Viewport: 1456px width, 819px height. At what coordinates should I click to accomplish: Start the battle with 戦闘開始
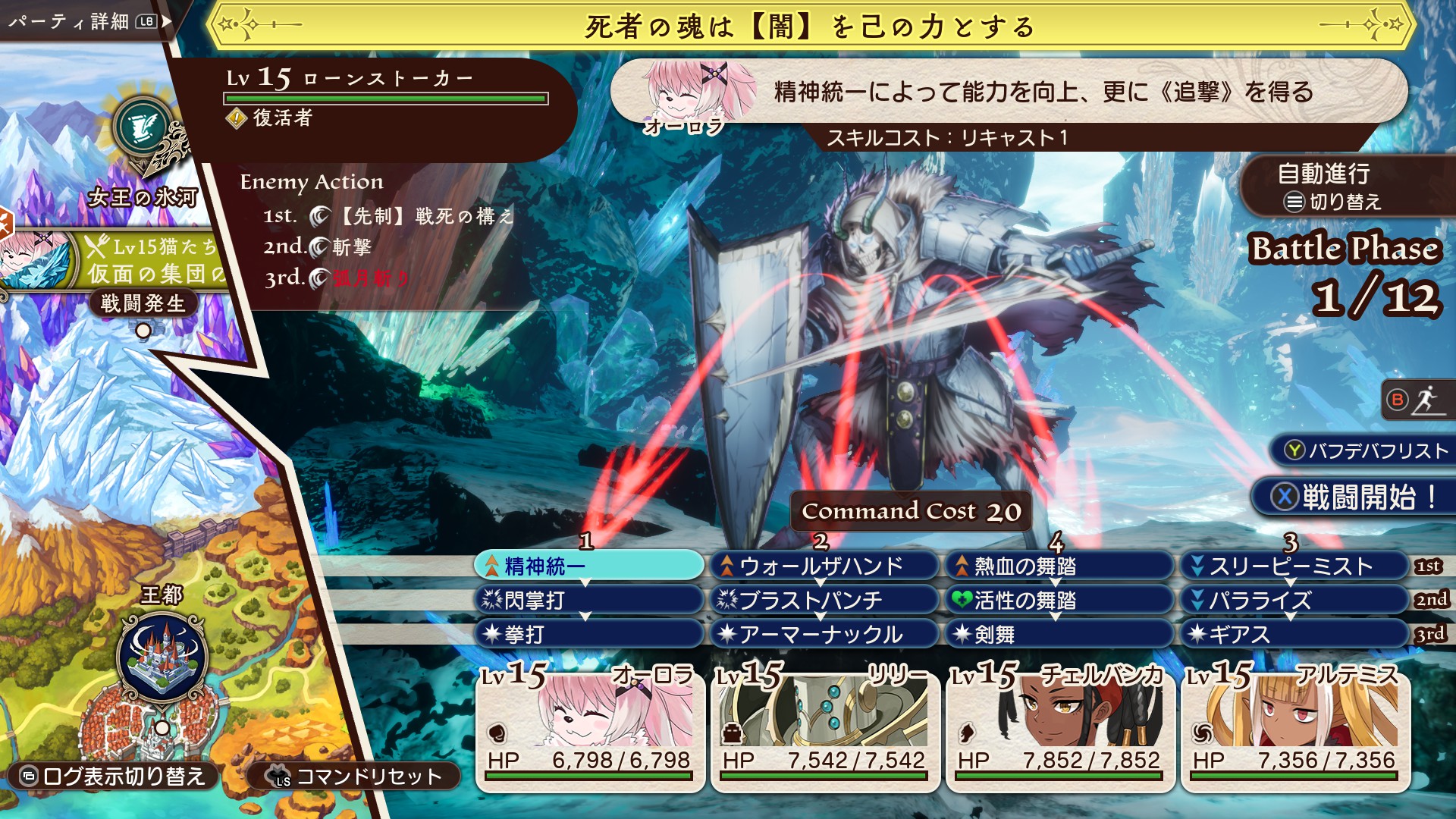(1355, 497)
